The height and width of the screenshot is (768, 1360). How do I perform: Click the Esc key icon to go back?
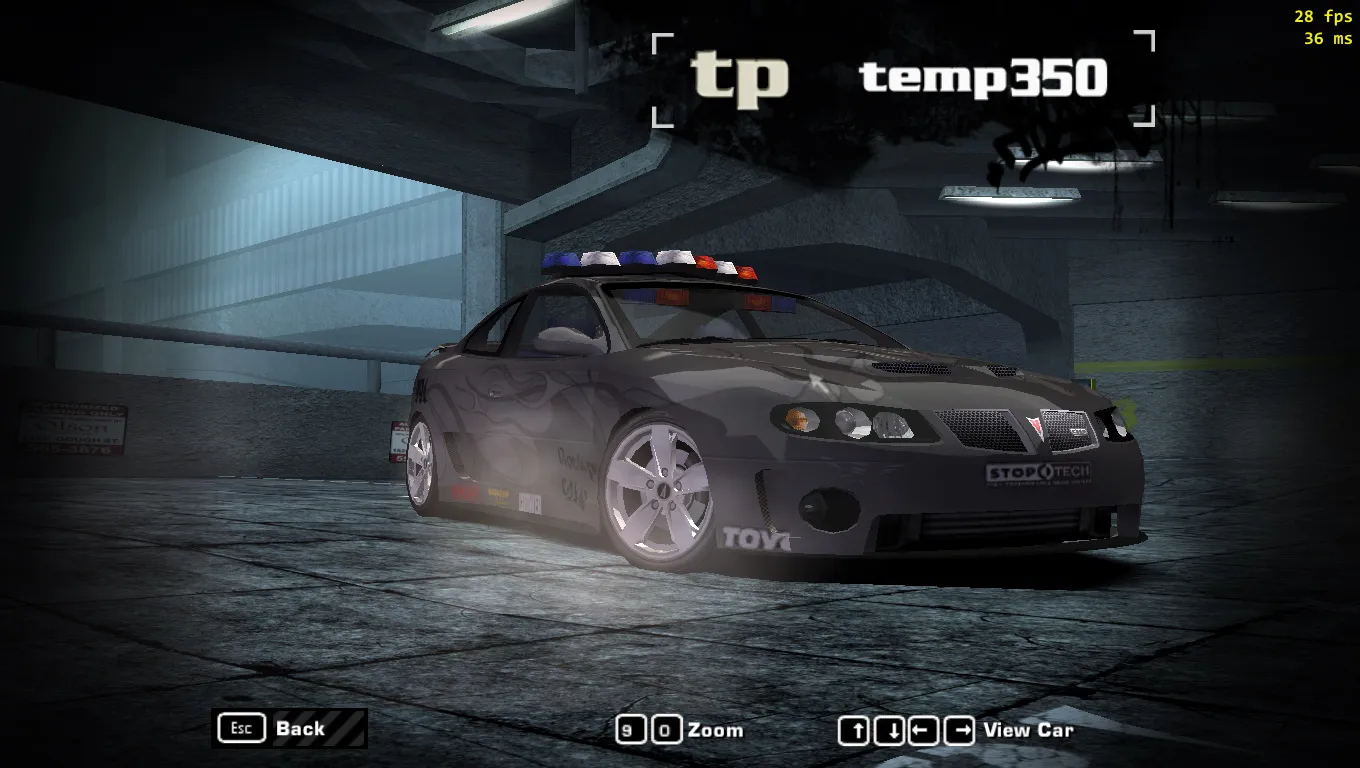tap(240, 728)
